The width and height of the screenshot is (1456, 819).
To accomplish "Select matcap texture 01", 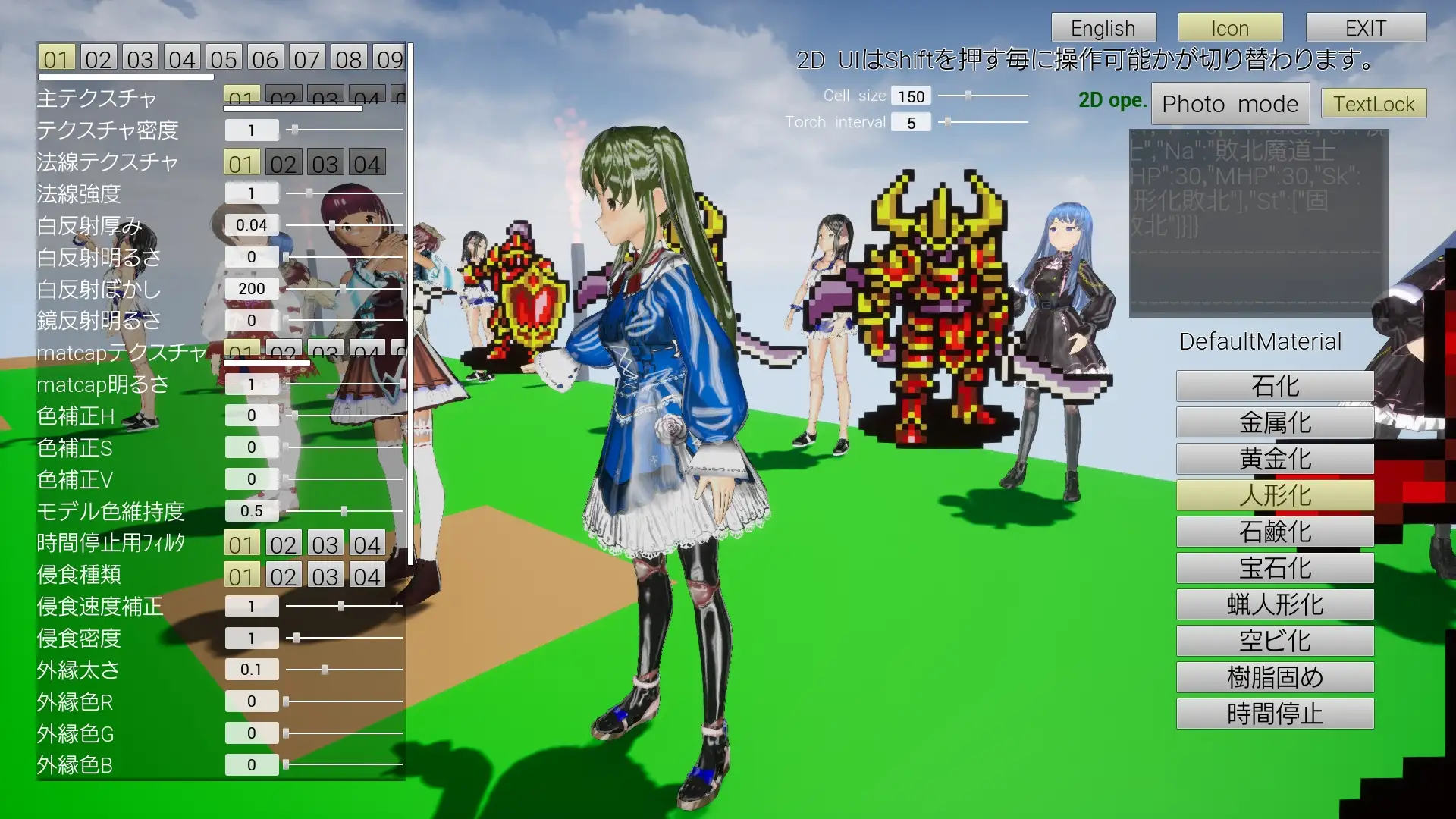I will point(243,351).
